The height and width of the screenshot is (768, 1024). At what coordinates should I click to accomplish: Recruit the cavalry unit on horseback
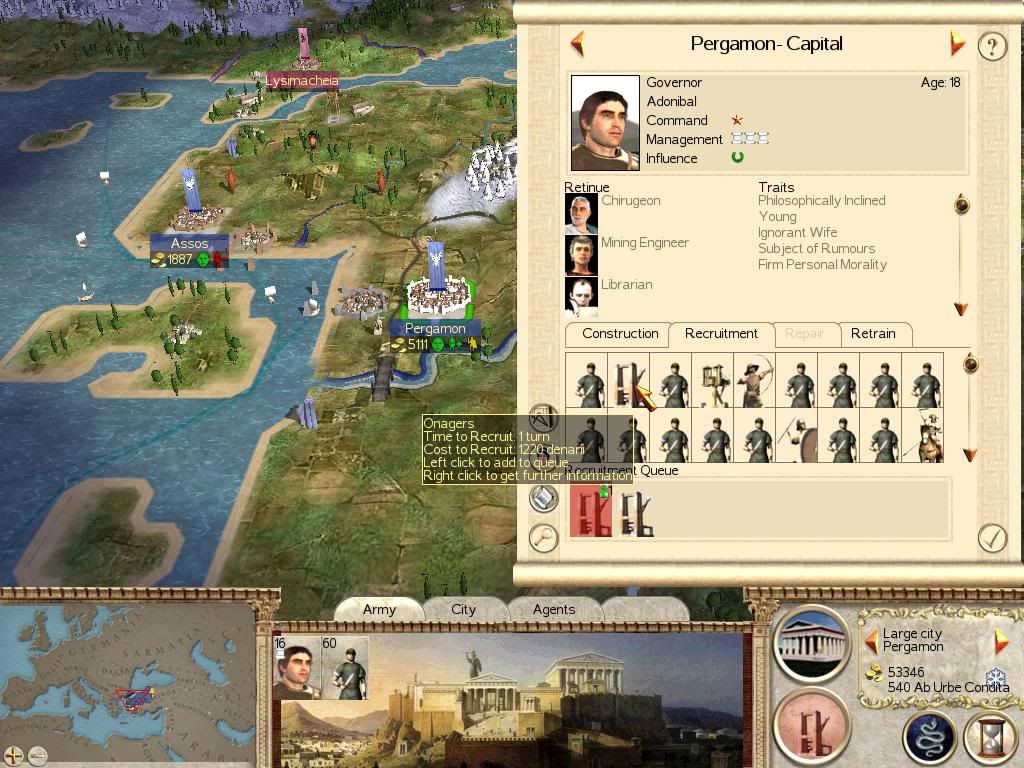coord(924,437)
